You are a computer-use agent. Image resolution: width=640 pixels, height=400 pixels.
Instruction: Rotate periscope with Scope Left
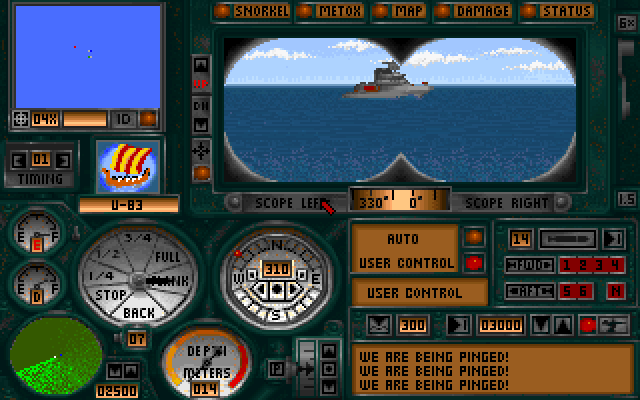(x=284, y=202)
